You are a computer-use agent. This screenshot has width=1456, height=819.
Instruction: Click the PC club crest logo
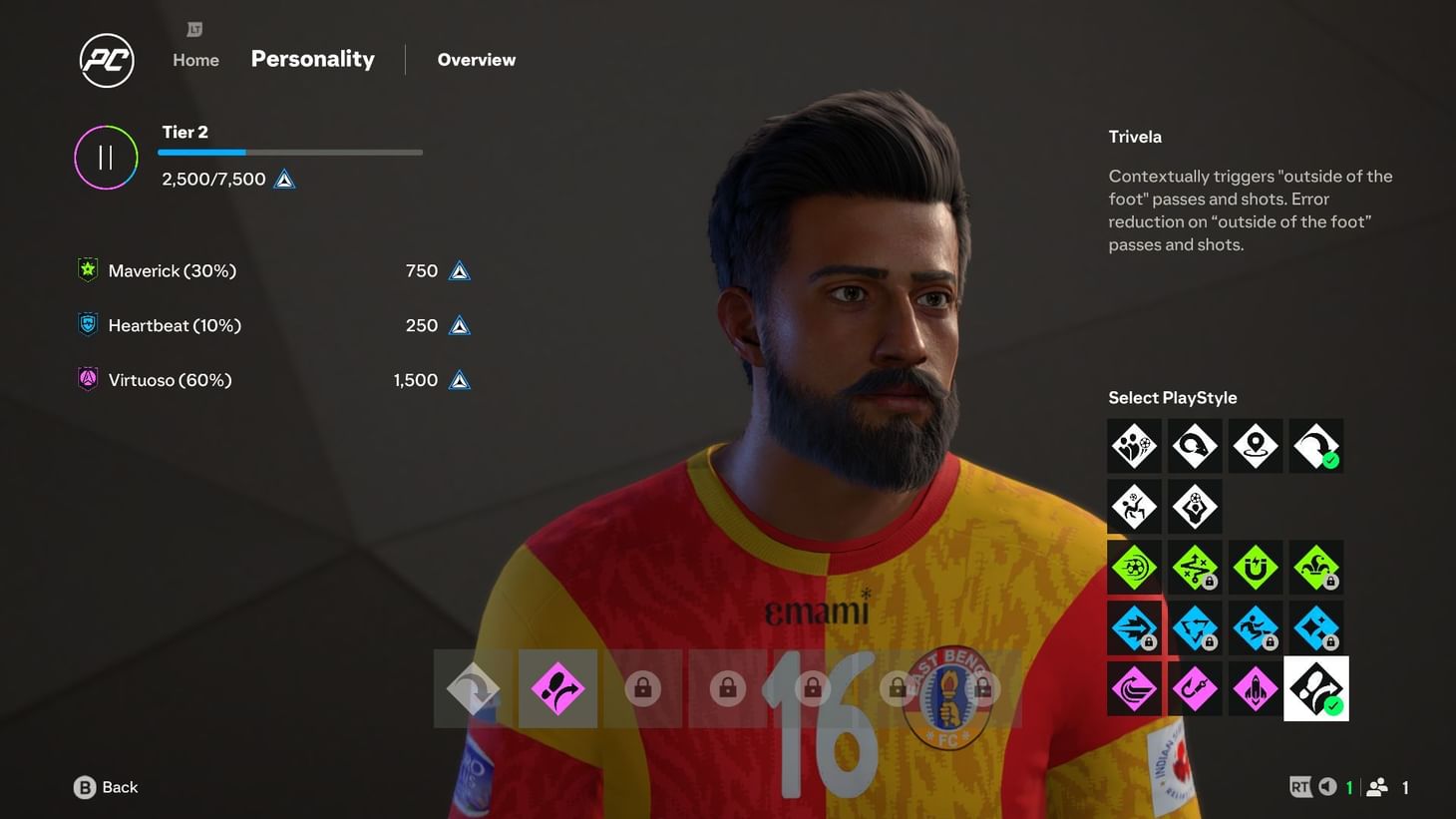[x=106, y=60]
